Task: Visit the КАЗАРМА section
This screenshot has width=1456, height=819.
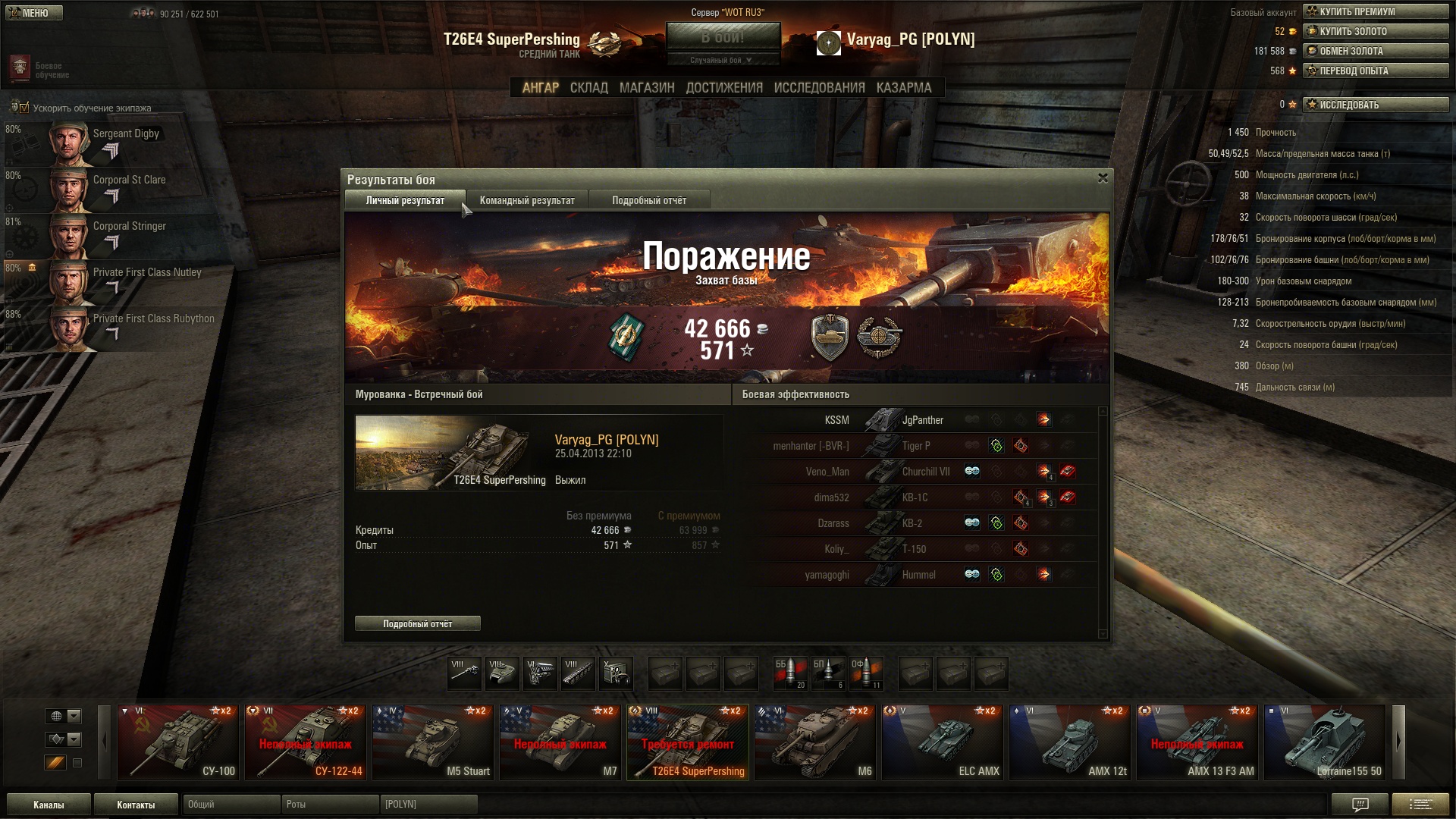Action: 903,88
